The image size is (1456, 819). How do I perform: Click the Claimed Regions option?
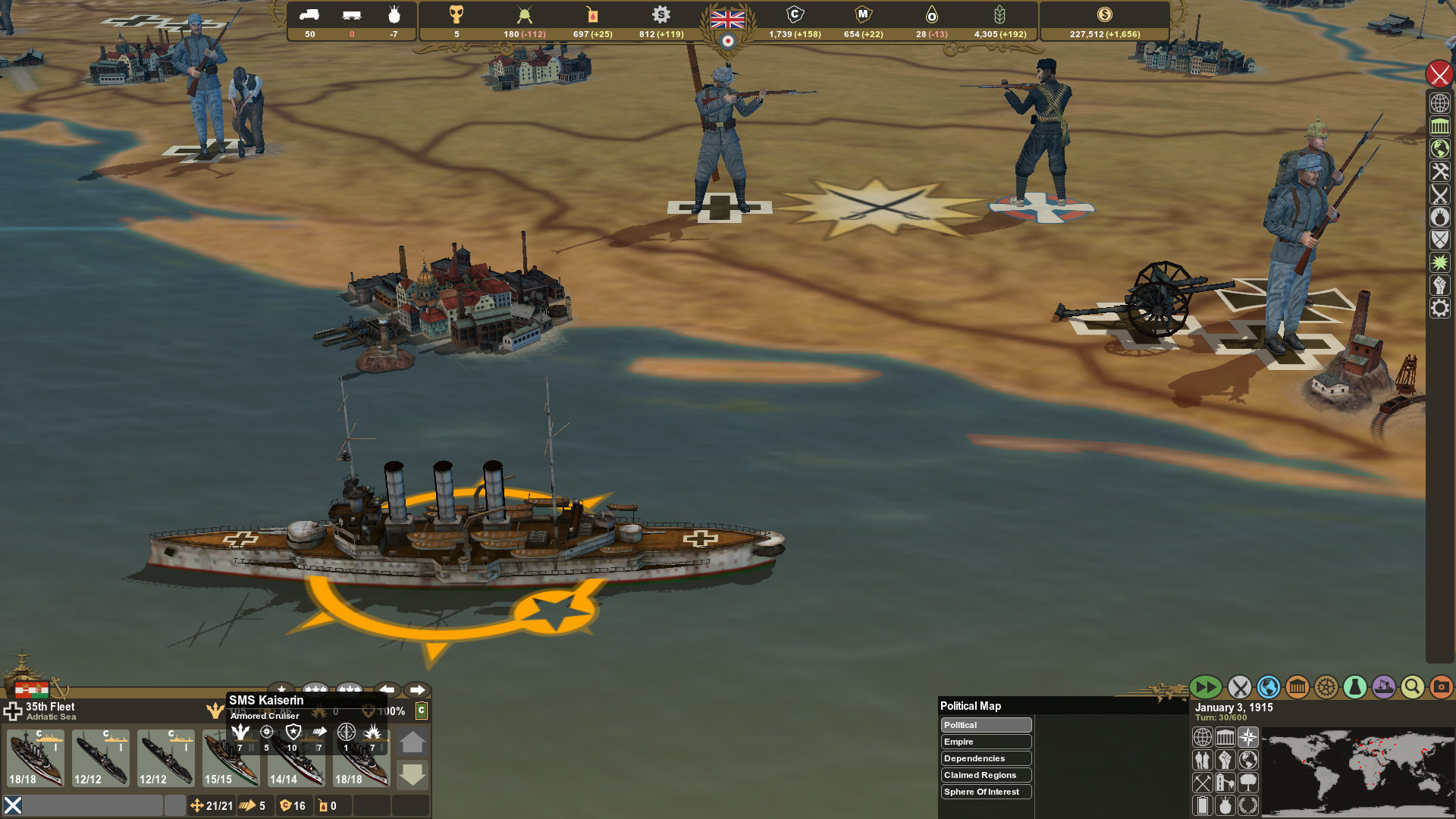pos(985,775)
